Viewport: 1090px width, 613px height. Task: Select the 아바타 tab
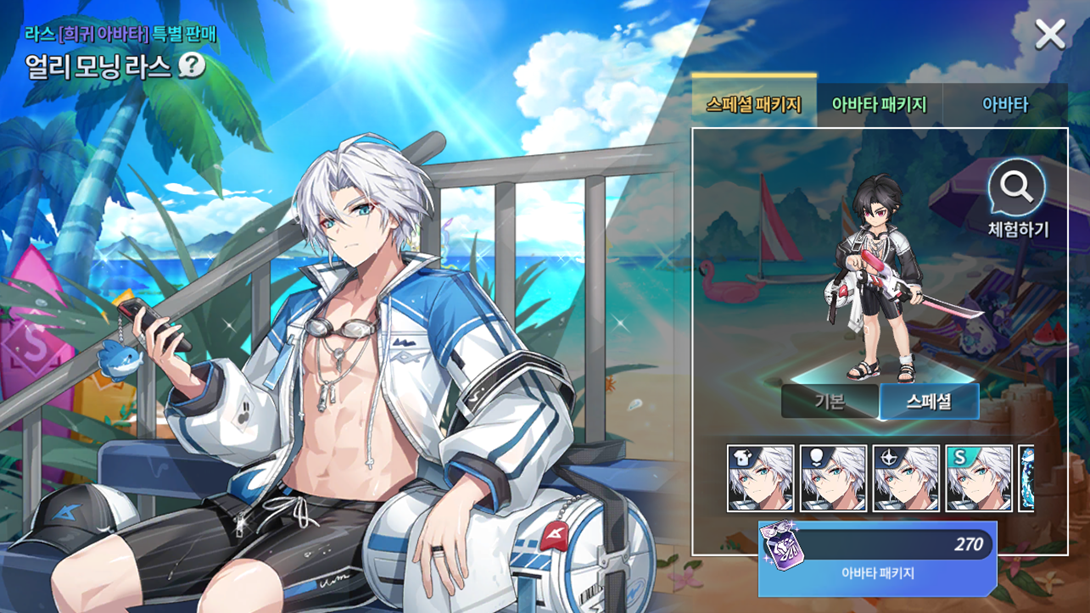[x=1004, y=104]
